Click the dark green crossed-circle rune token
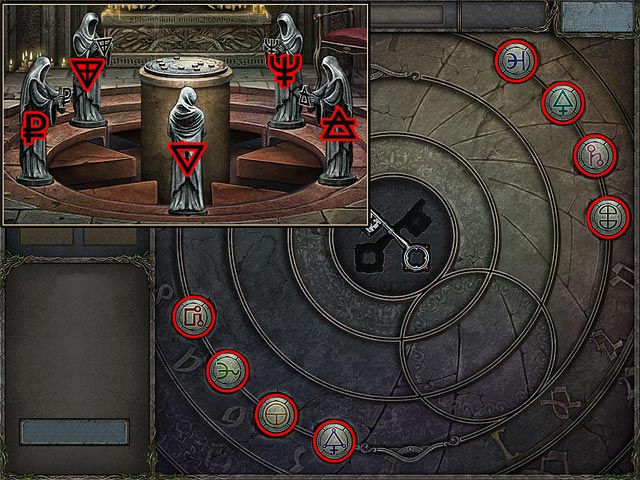Image resolution: width=640 pixels, height=480 pixels. (x=605, y=216)
